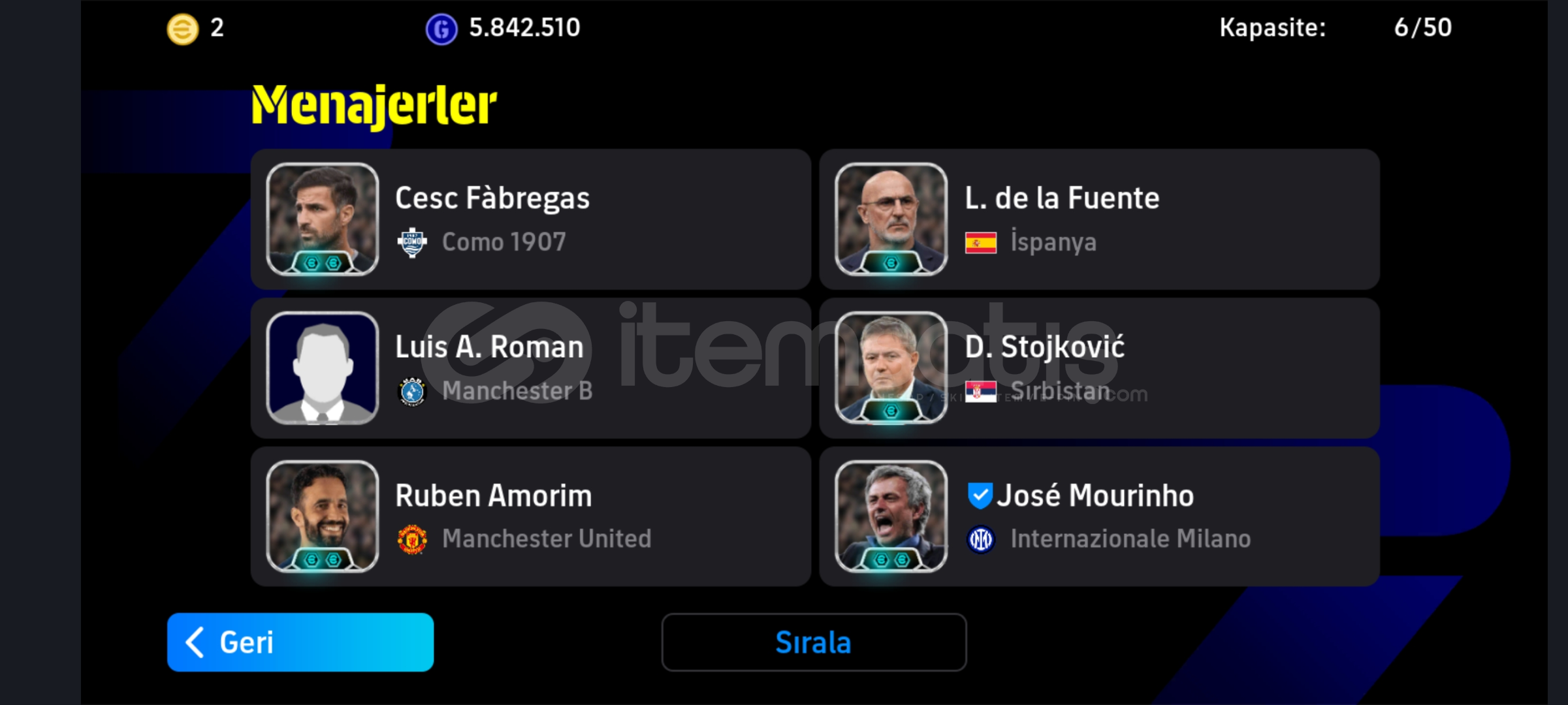Click the eFootball coin currency icon
This screenshot has width=1568, height=705.
click(184, 27)
